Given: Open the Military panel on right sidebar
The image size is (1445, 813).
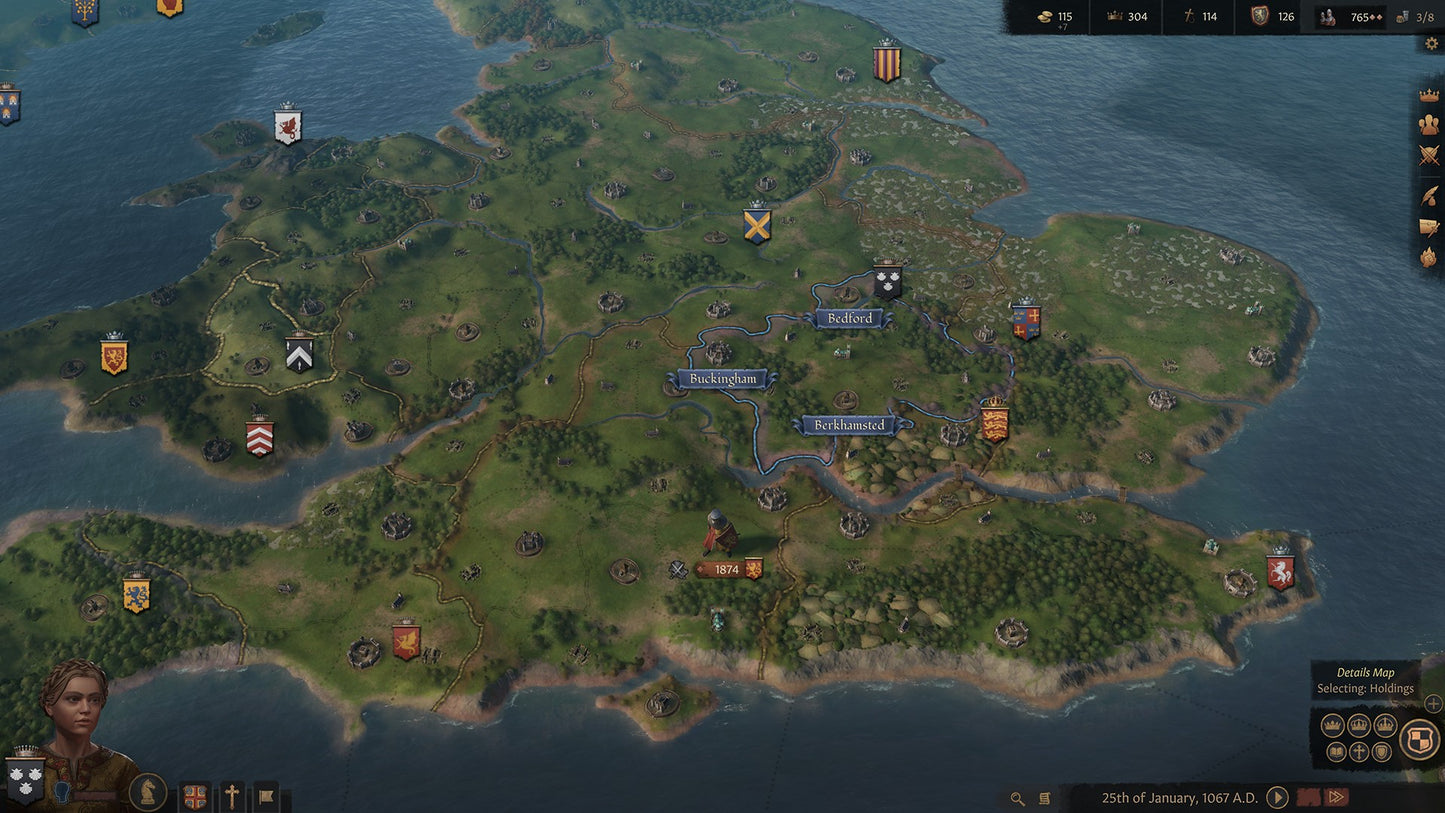Looking at the screenshot, I should 1428,155.
